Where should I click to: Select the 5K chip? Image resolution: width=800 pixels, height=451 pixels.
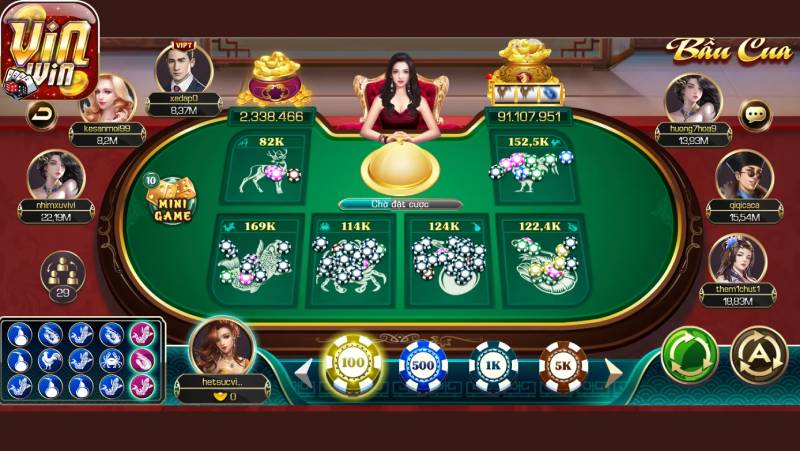(563, 365)
